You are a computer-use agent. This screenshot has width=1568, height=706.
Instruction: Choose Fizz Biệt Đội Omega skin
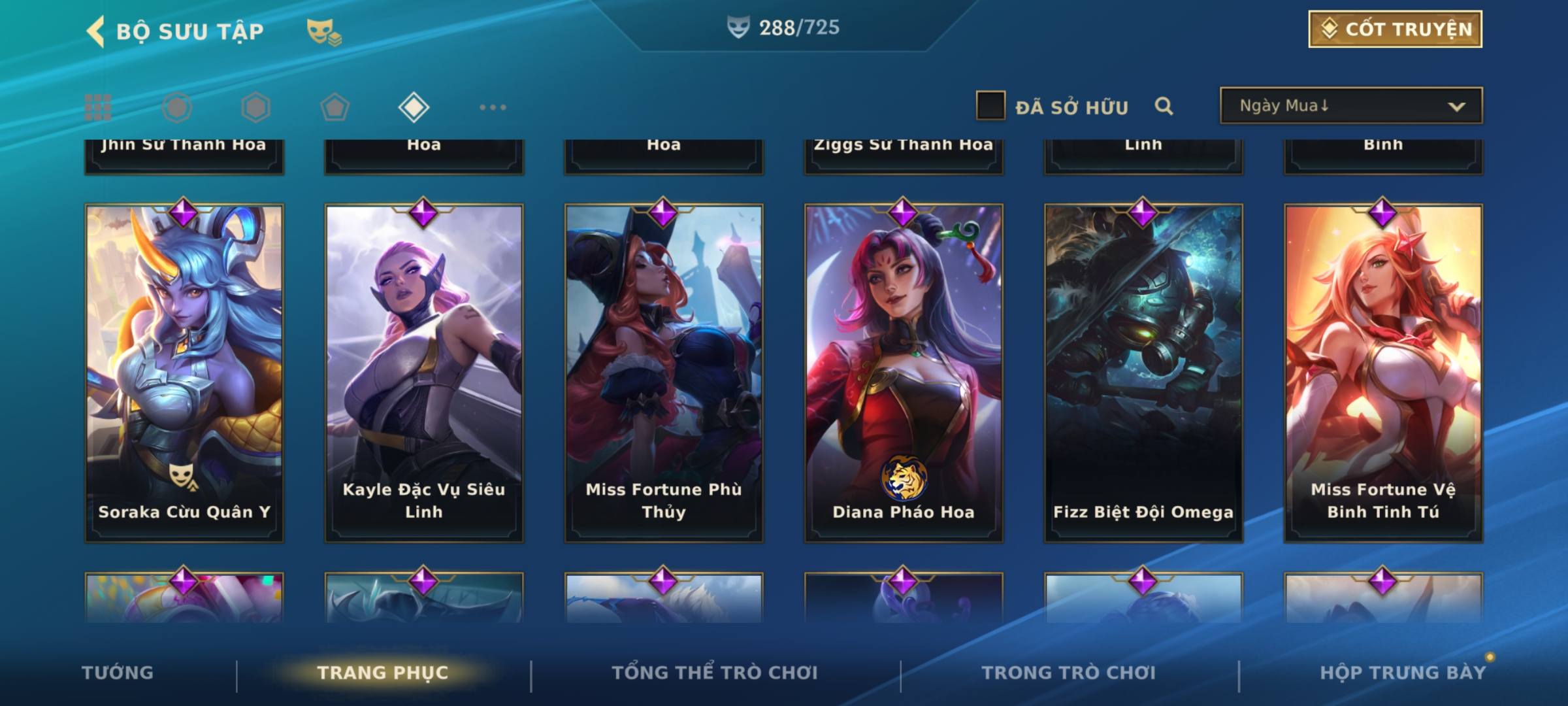pyautogui.click(x=1143, y=373)
